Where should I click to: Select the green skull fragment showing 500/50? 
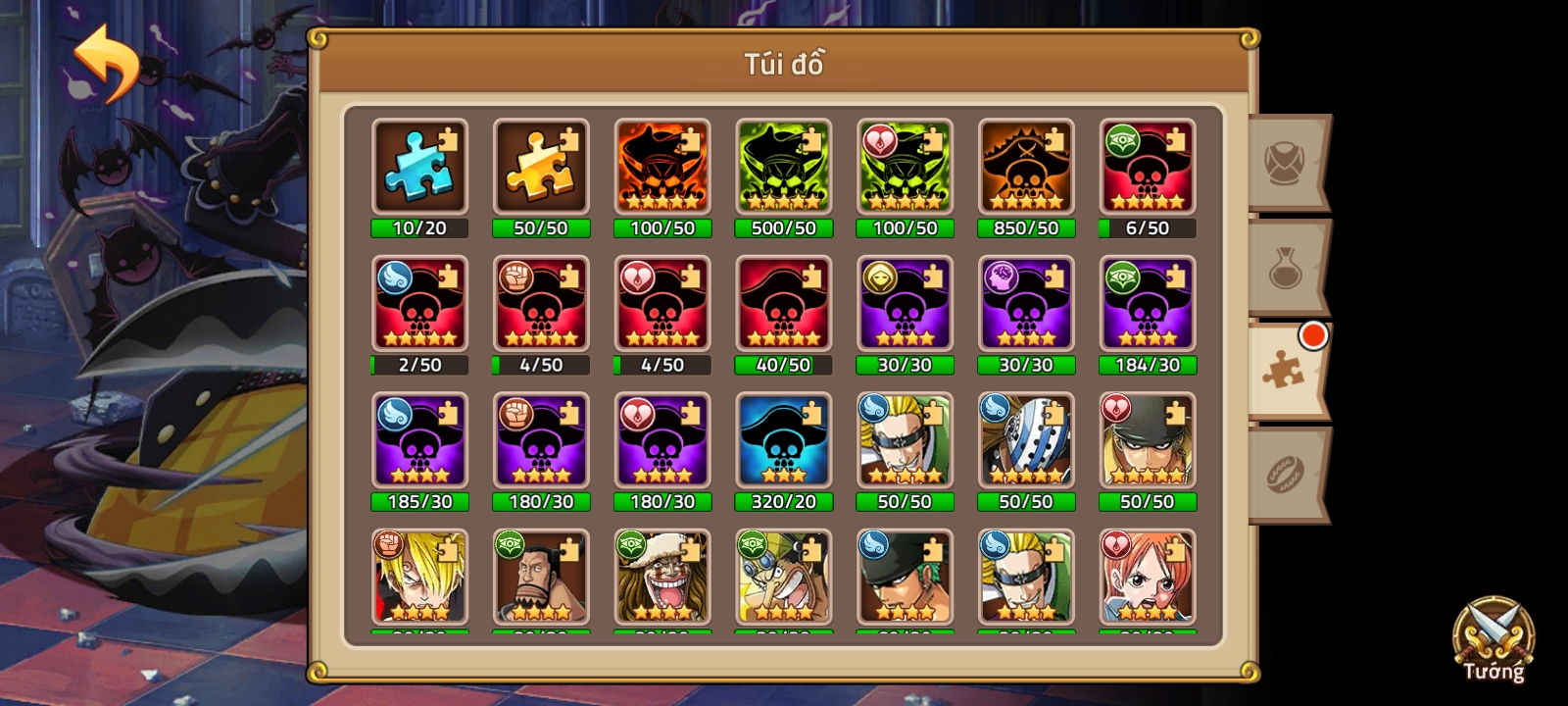pyautogui.click(x=783, y=167)
